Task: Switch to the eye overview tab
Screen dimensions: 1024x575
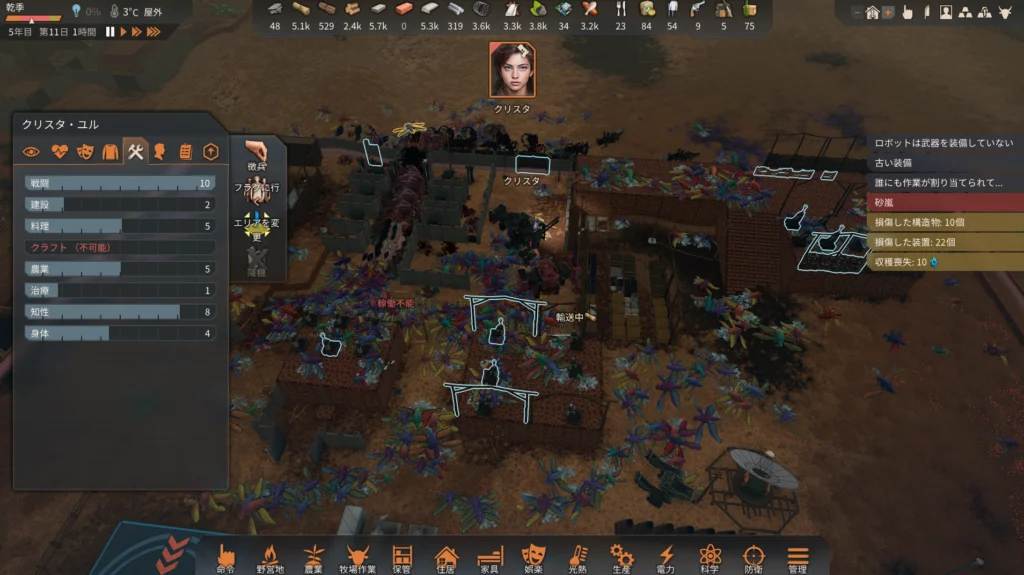Action: click(x=32, y=152)
